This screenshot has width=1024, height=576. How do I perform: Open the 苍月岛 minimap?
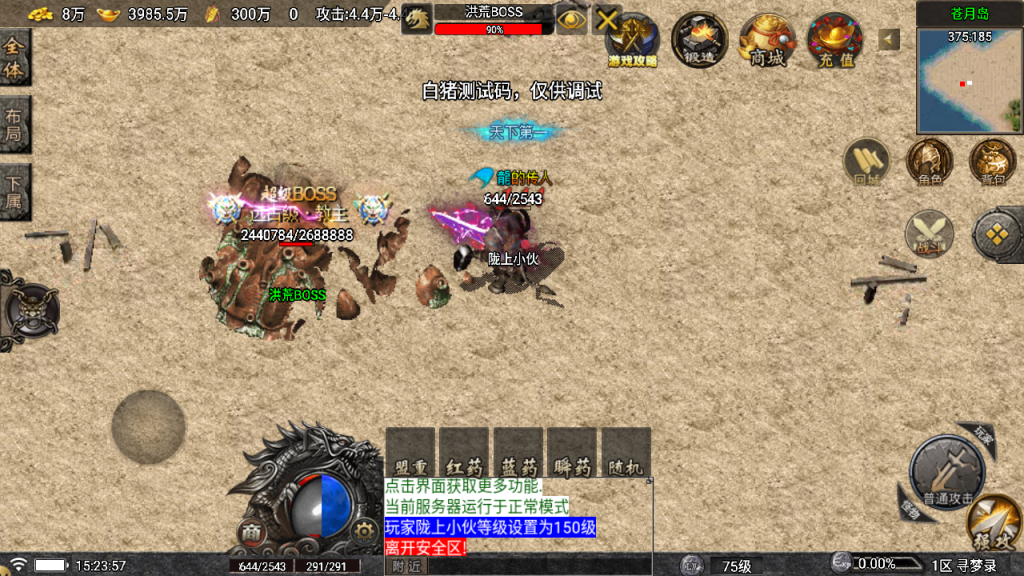click(969, 82)
